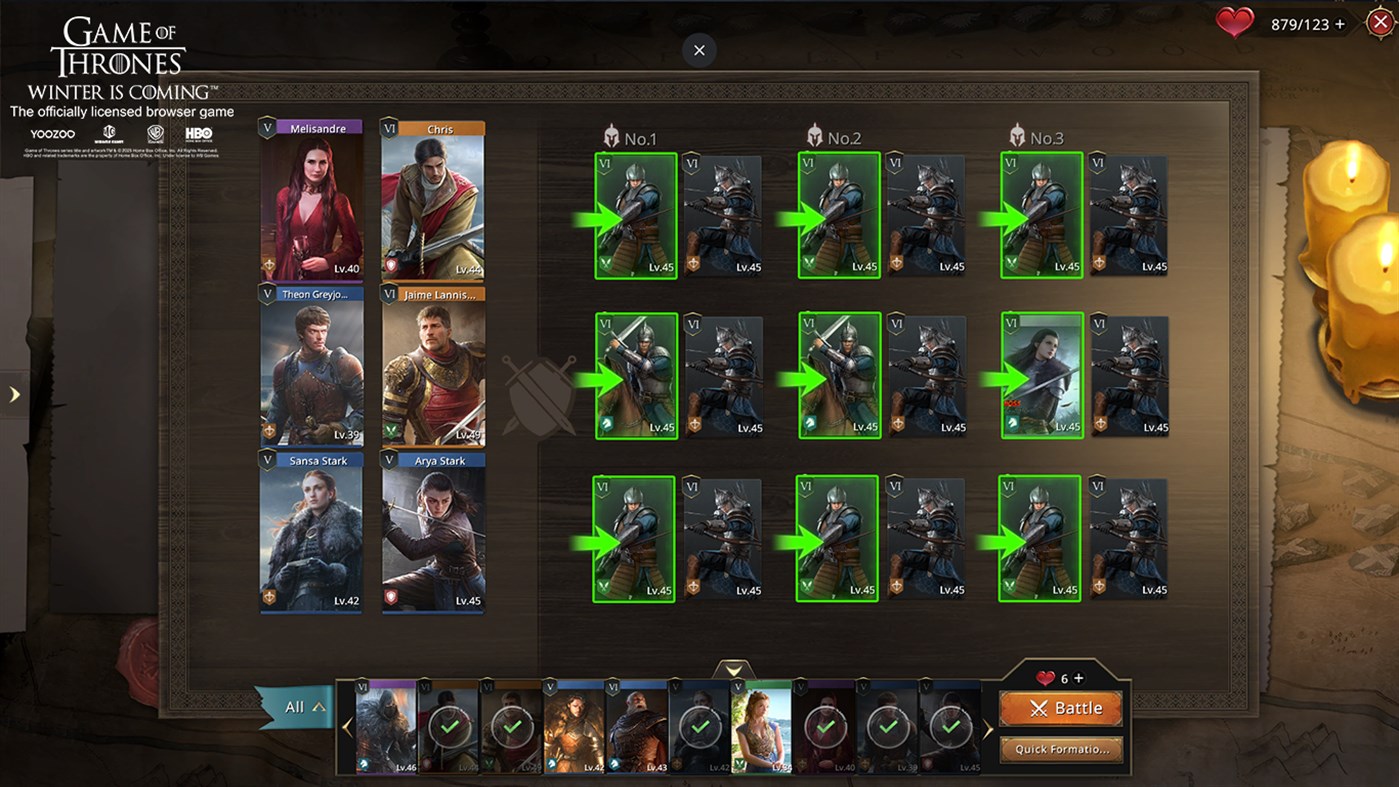Image resolution: width=1399 pixels, height=787 pixels.
Task: Select the Chris hero portrait
Action: click(x=432, y=200)
